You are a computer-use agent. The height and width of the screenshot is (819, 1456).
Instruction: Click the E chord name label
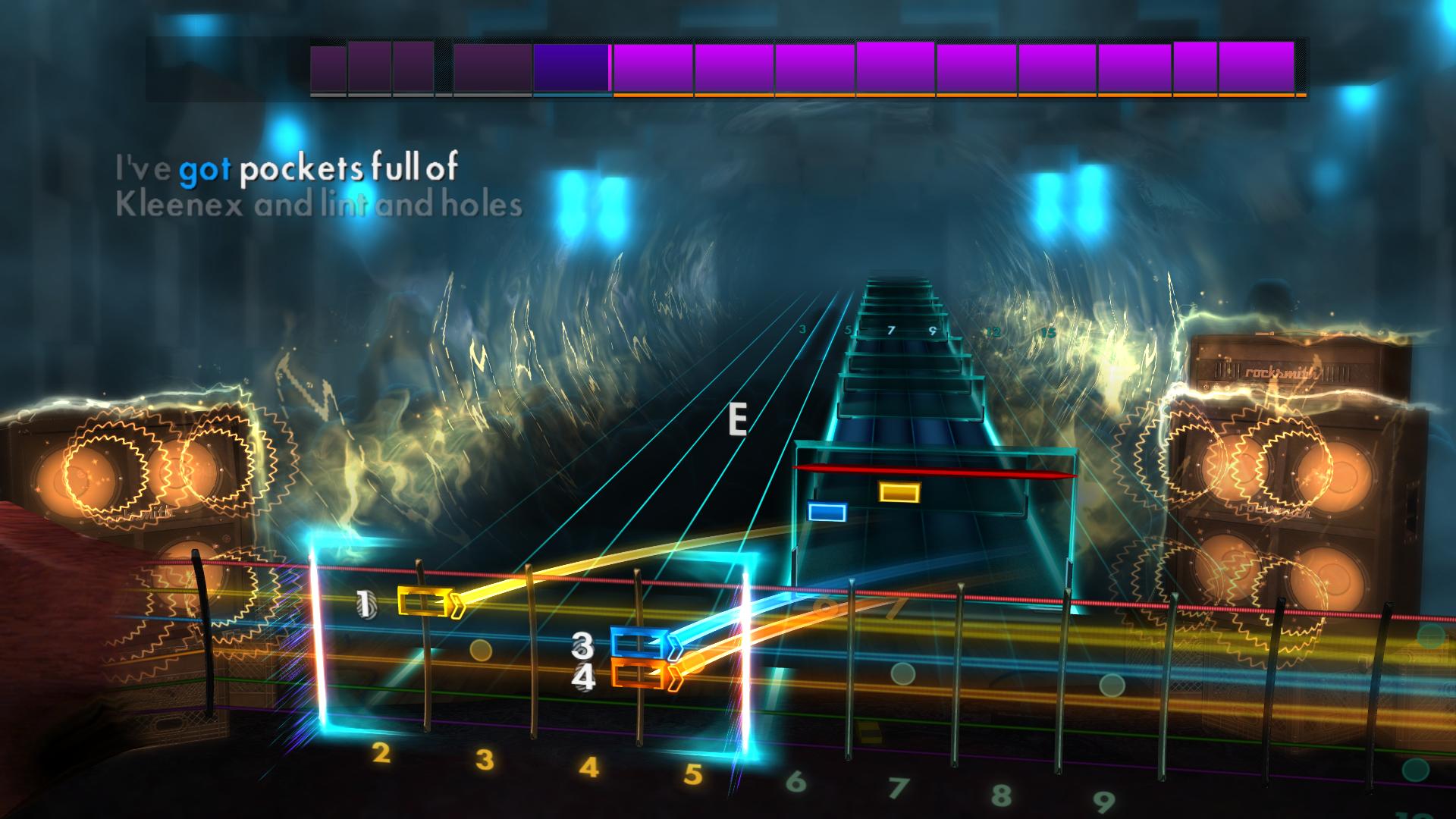pyautogui.click(x=736, y=418)
